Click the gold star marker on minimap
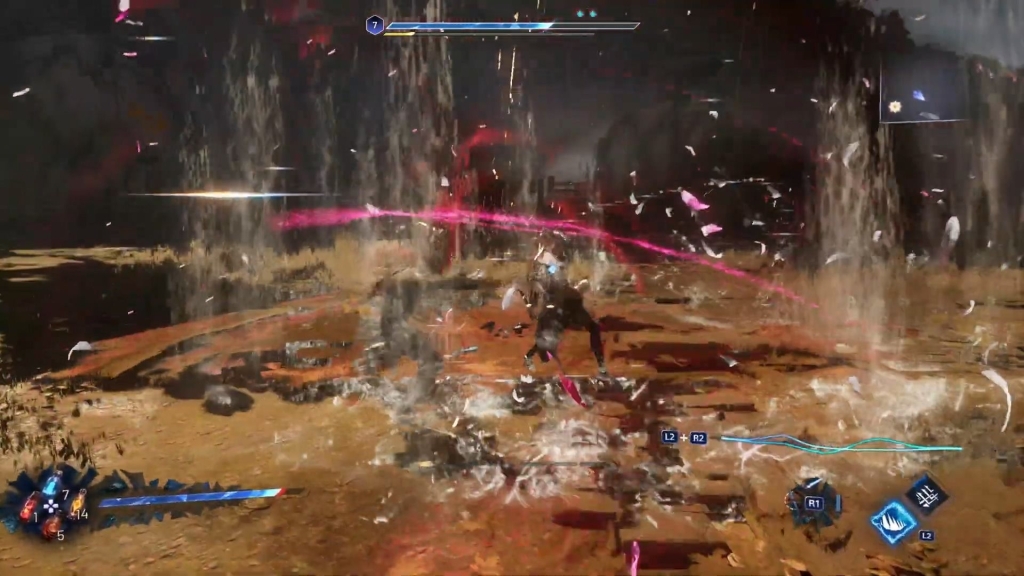 coord(895,106)
